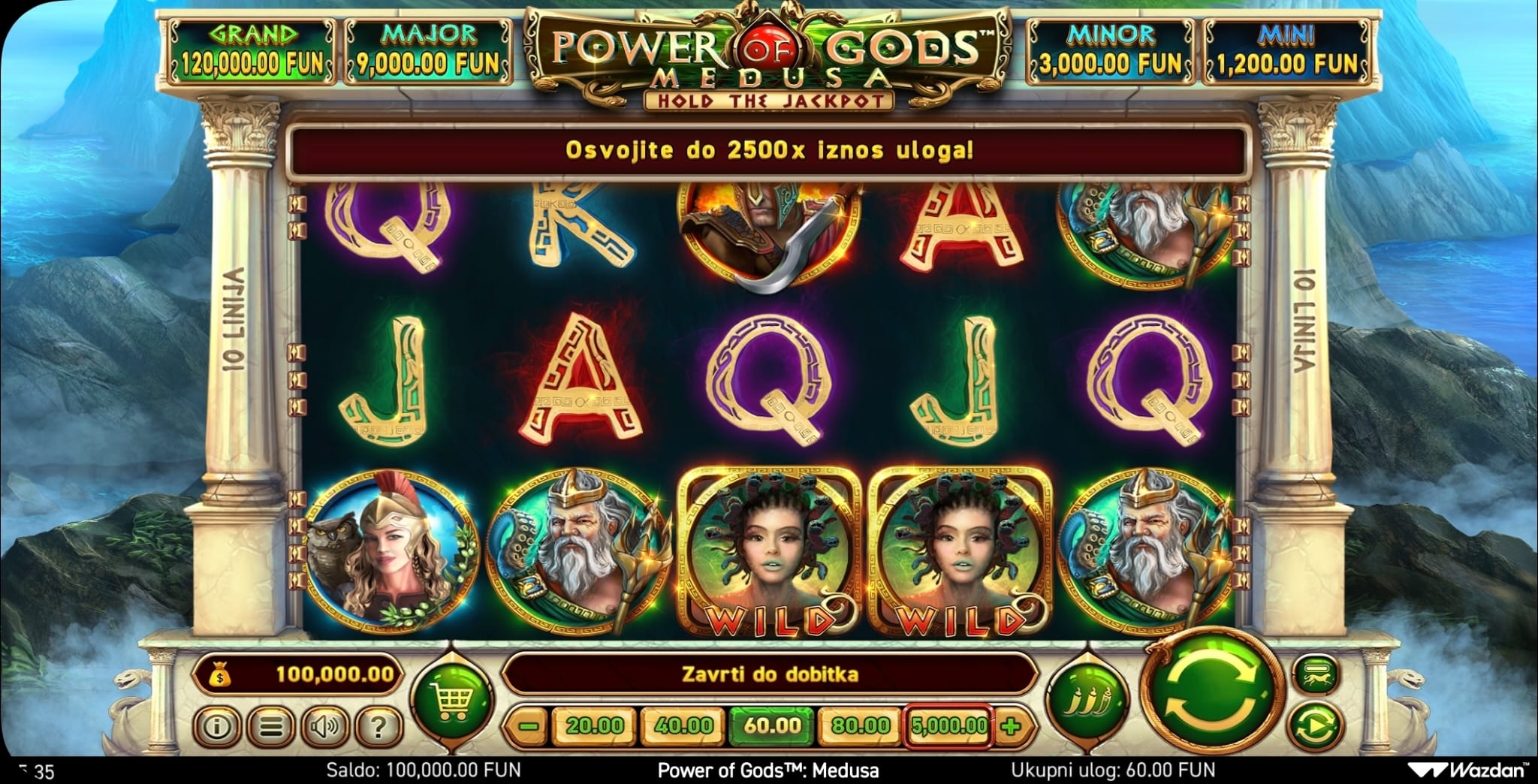Select the 5,000.00 maximum bet
This screenshot has width=1538, height=784.
[949, 725]
